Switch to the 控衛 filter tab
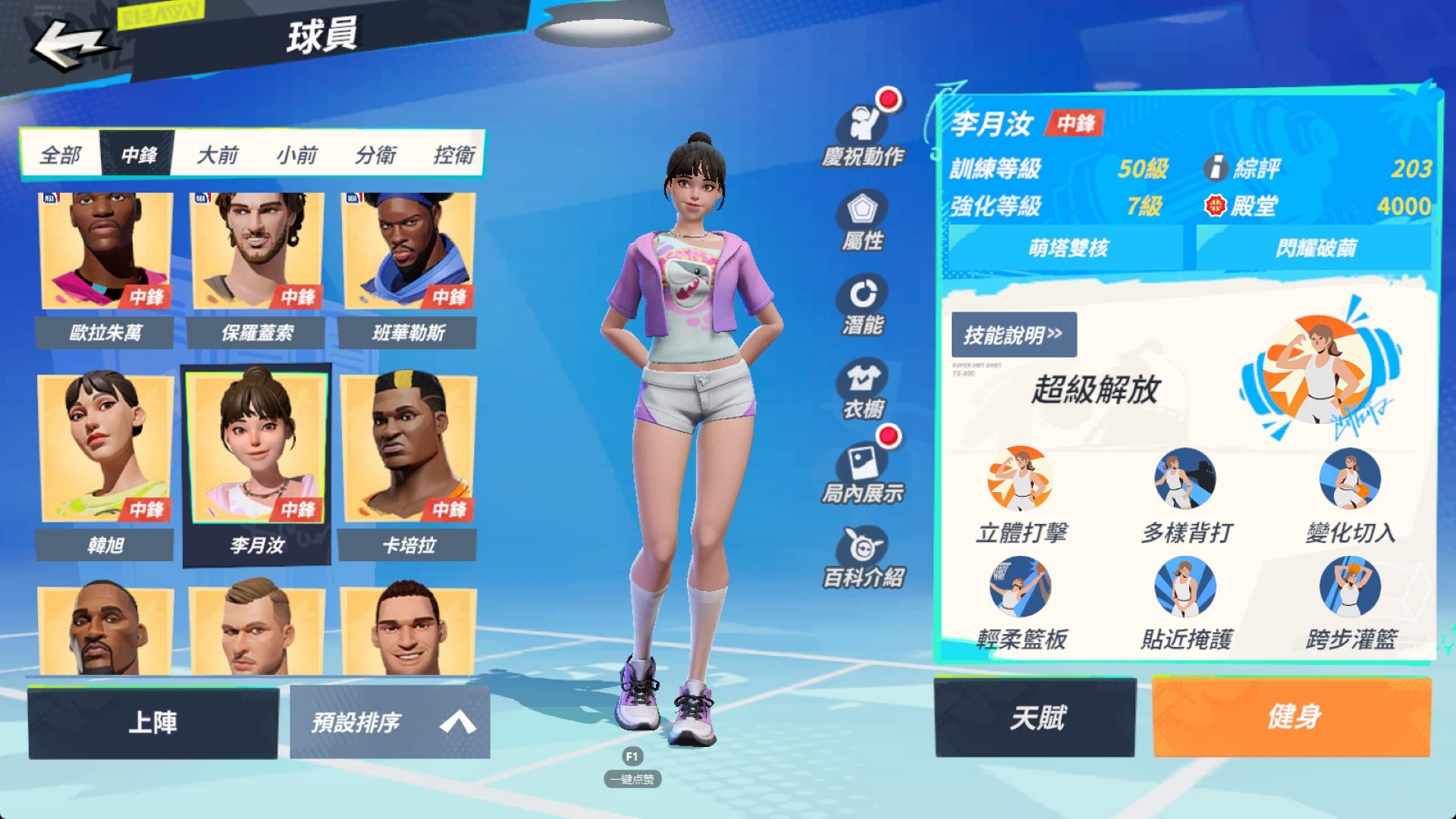 456,154
